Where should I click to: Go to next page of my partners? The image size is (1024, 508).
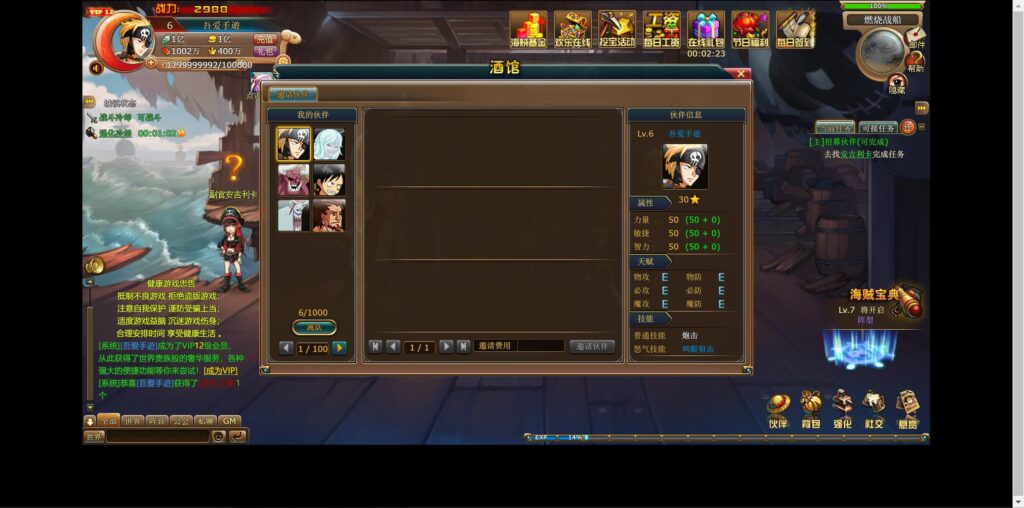339,348
